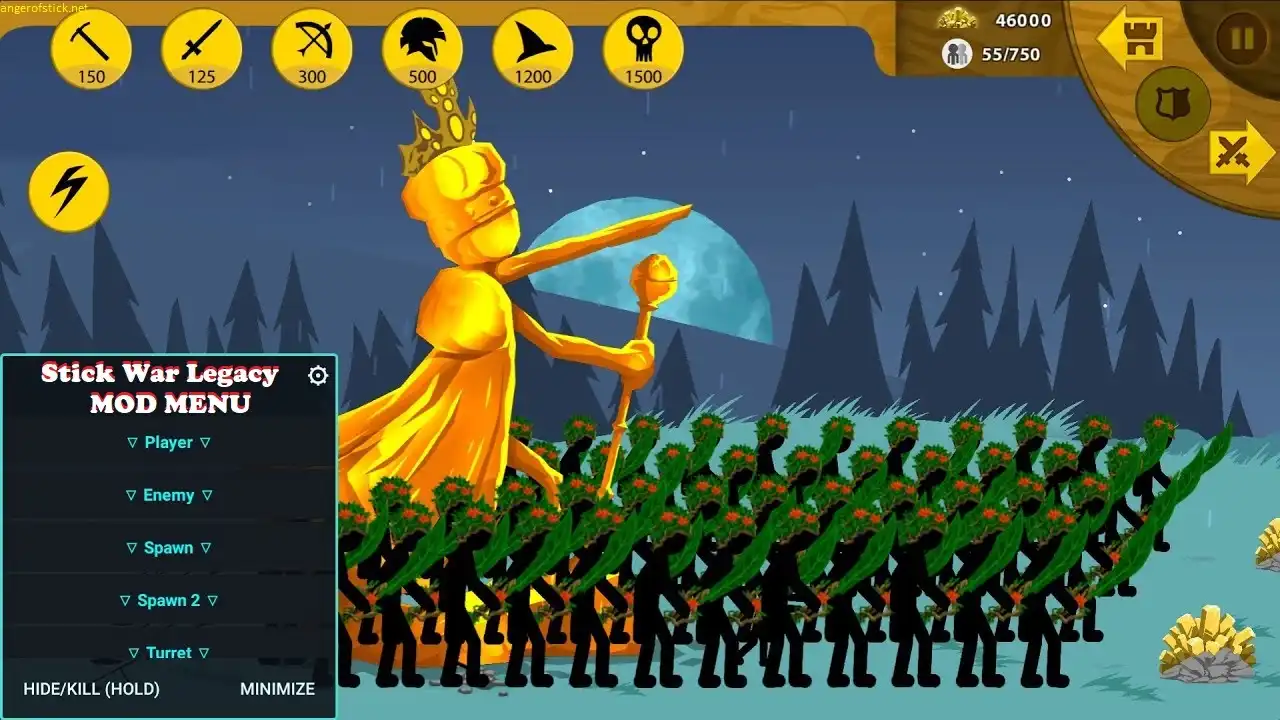Screen dimensions: 1280x720
Task: Train the Archidon archer unit costing 300
Action: tap(311, 47)
